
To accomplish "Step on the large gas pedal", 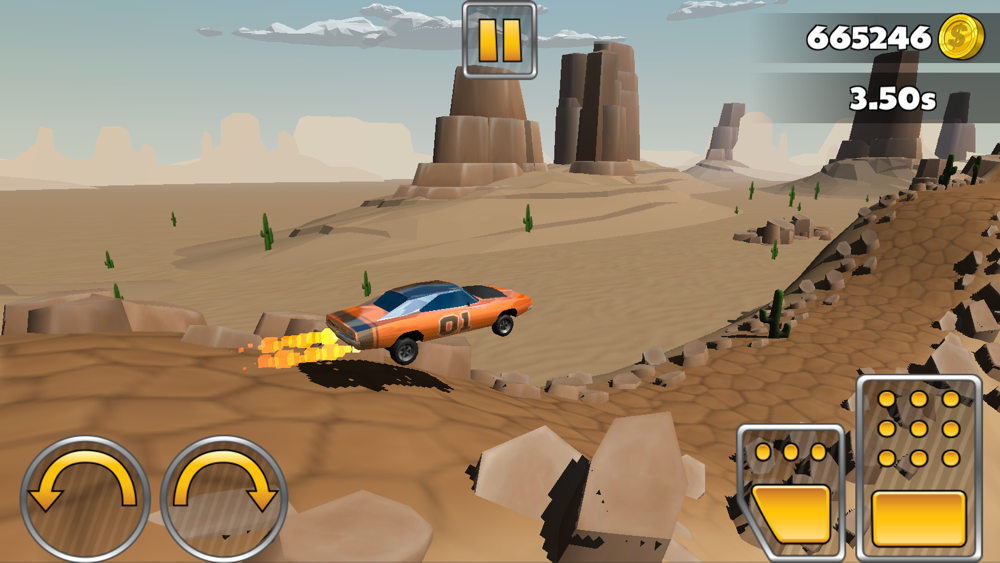I will coord(918,468).
